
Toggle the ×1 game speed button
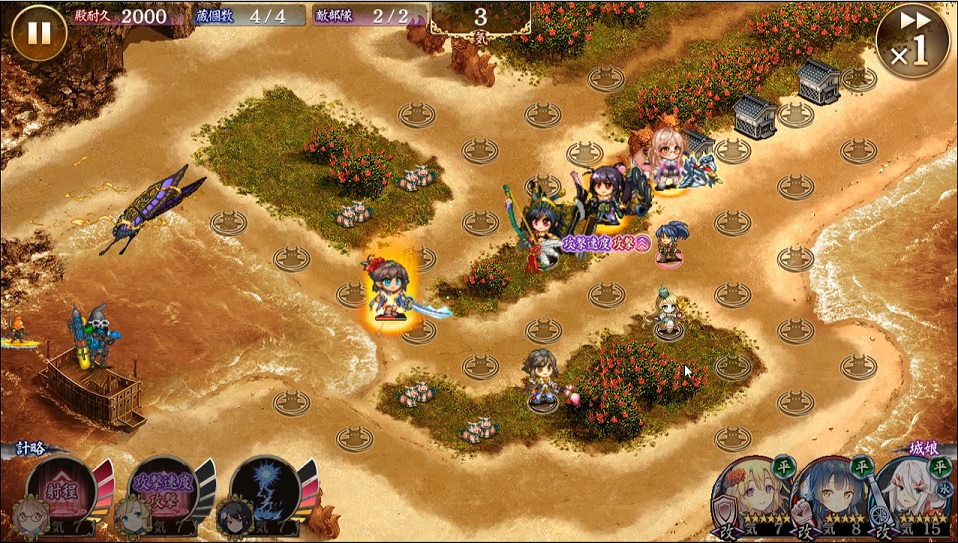coord(911,41)
